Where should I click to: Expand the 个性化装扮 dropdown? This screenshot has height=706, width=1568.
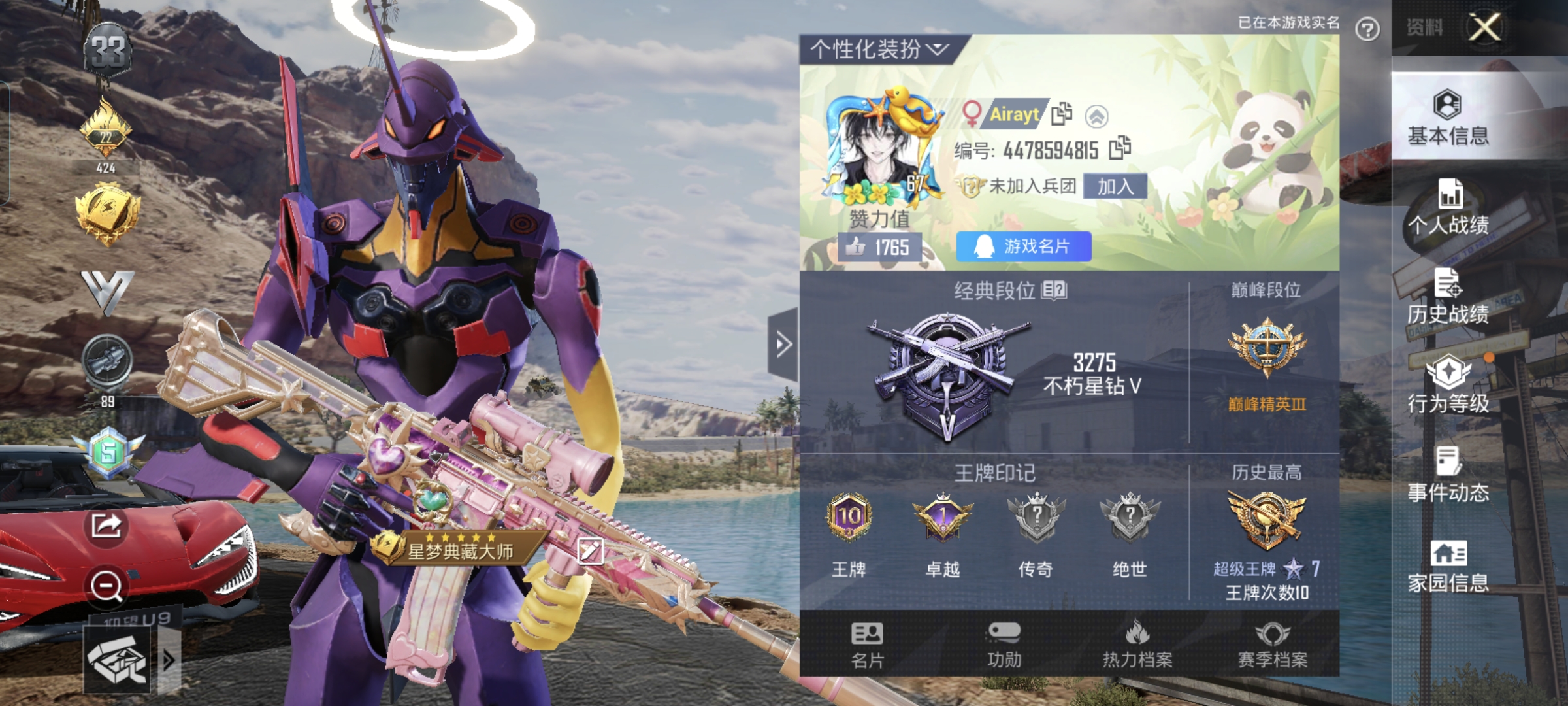[x=879, y=49]
